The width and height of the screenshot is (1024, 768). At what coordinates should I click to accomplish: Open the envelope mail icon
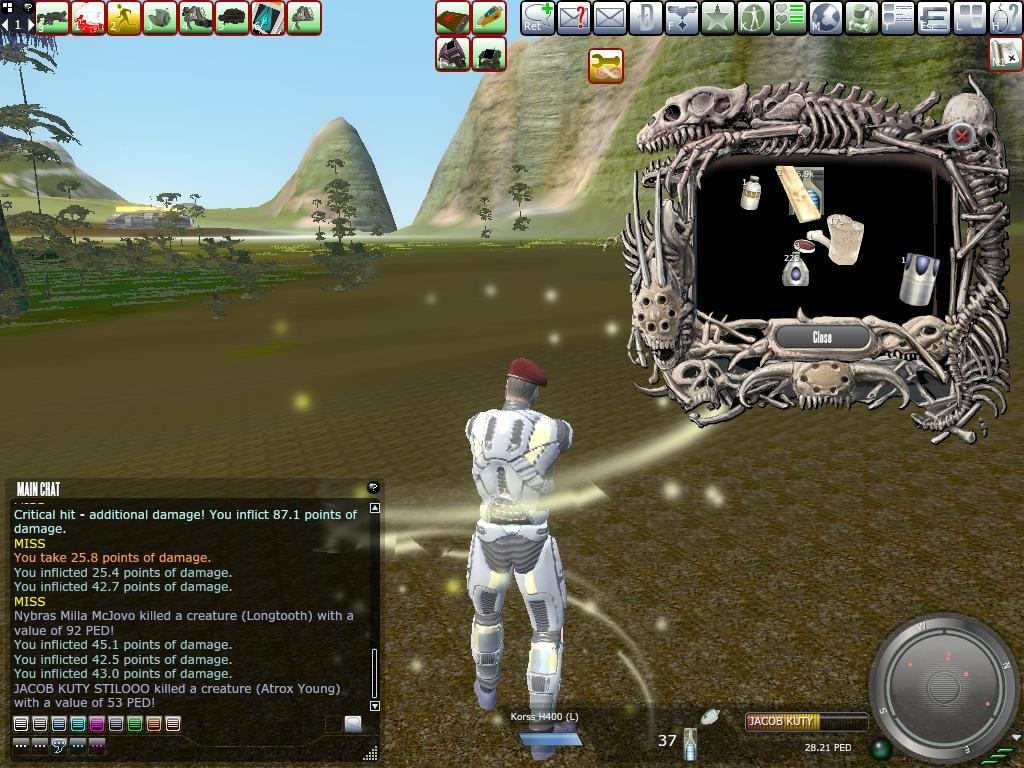coord(609,18)
